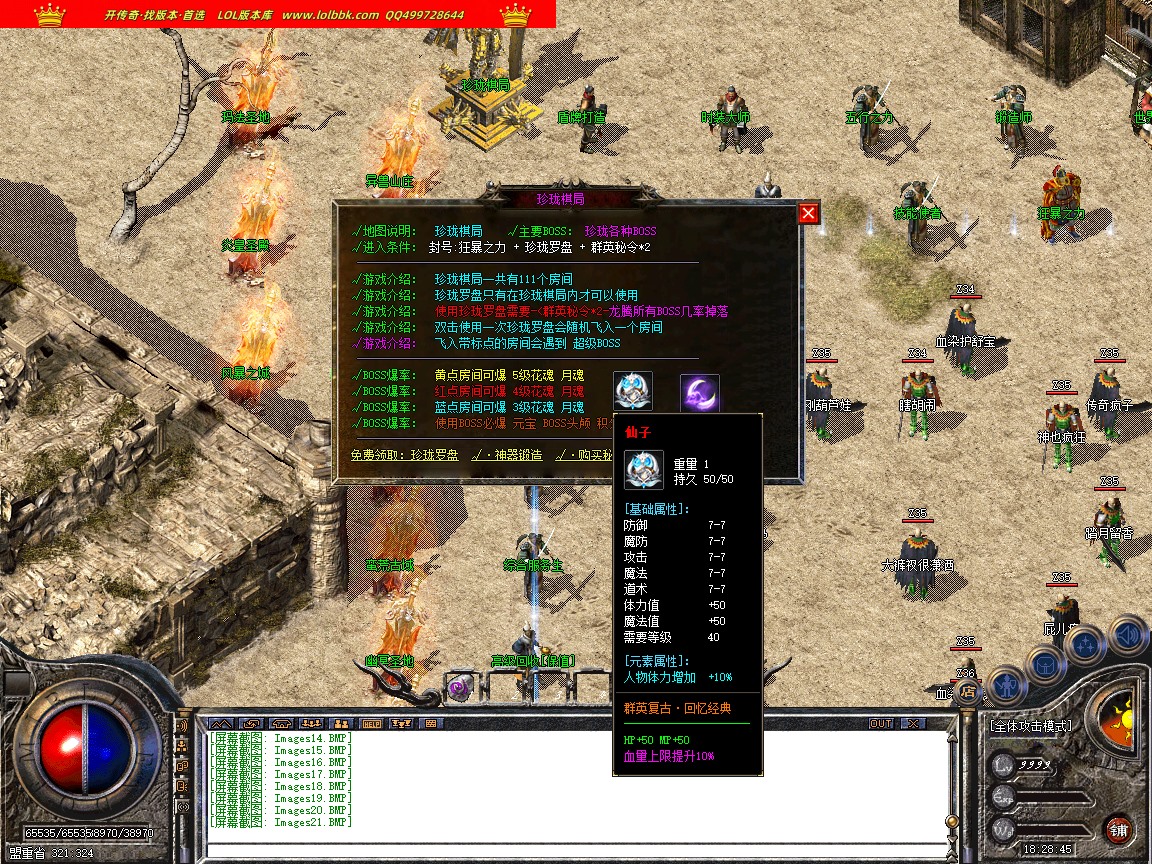Select the 仙子 silver flower item icon

click(633, 391)
